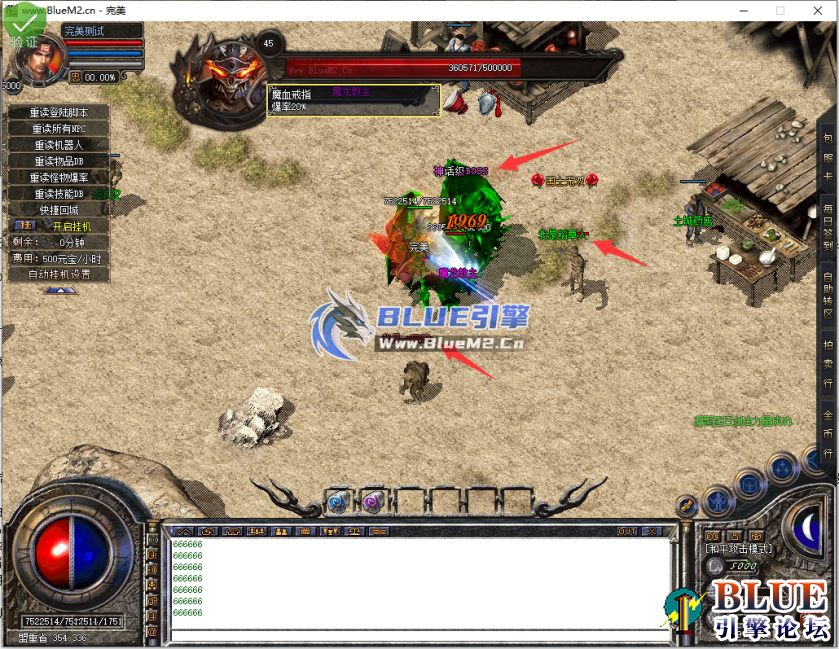The image size is (839, 649).
Task: Use 快捷回城 to return to town
Action: click(58, 210)
